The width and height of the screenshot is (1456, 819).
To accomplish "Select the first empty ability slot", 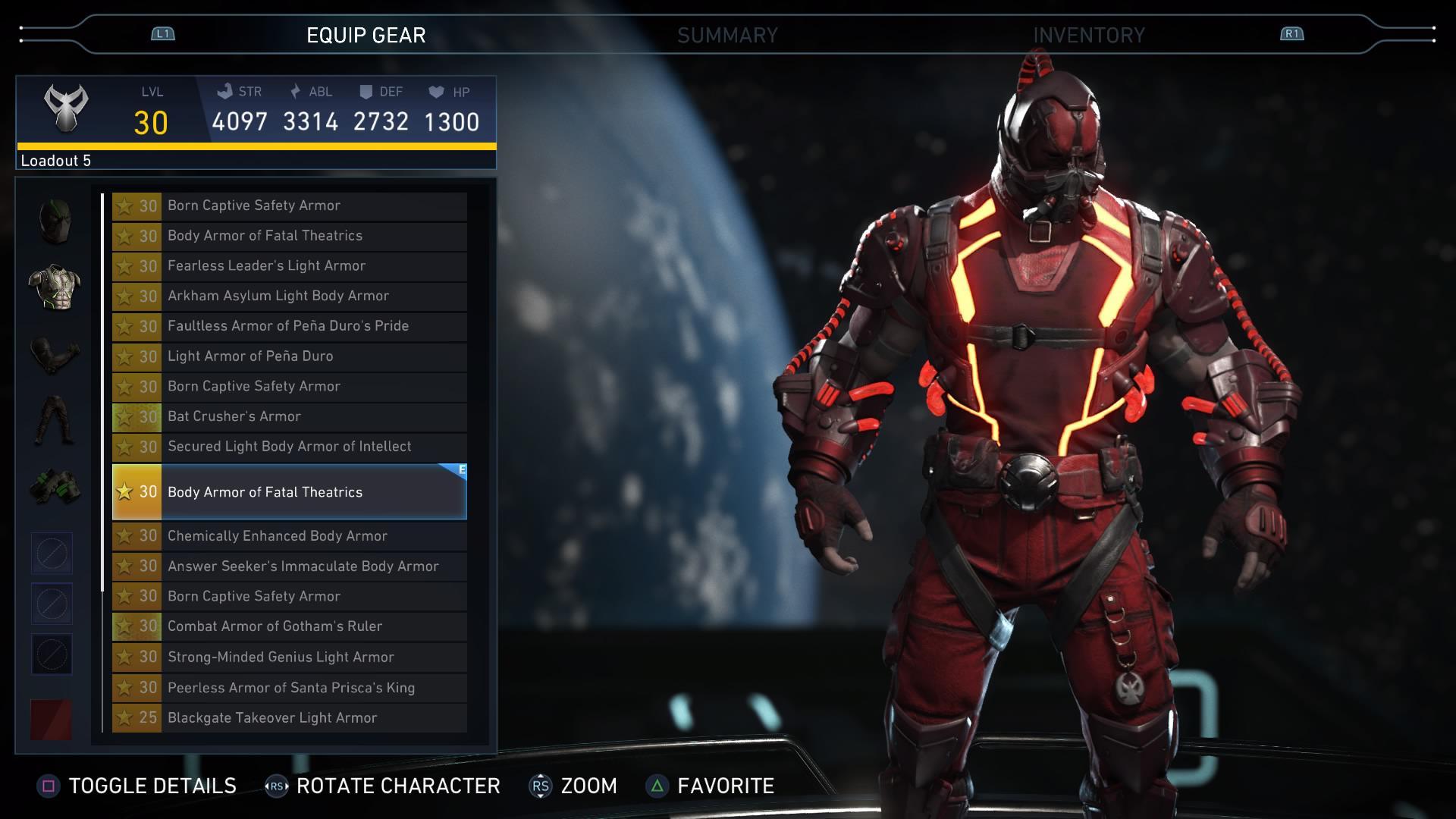I will (52, 553).
